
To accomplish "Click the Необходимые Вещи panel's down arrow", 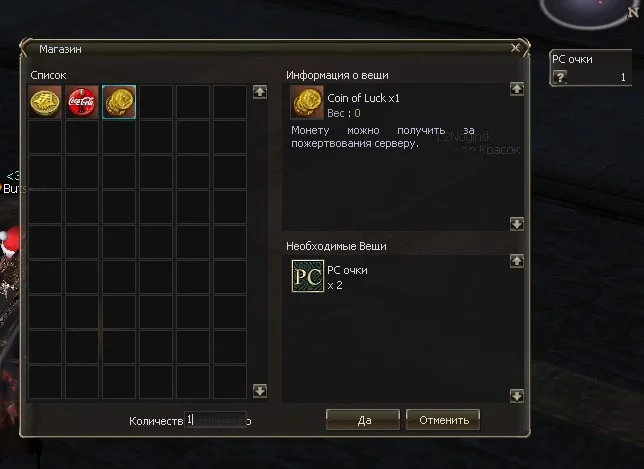I will point(517,395).
